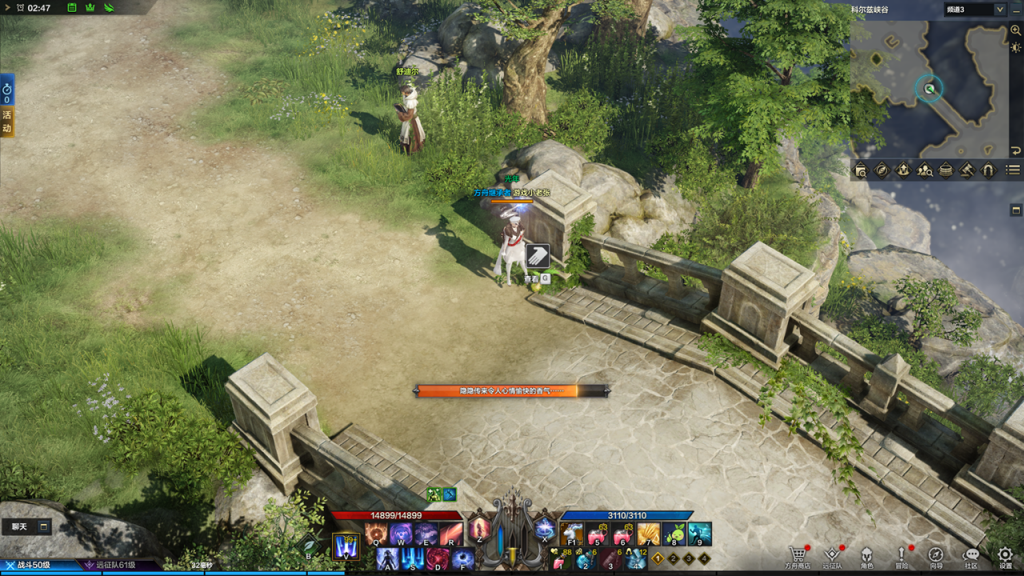Open the auction gavel icon under minimap
Screen dimensions: 1024x576
(967, 171)
